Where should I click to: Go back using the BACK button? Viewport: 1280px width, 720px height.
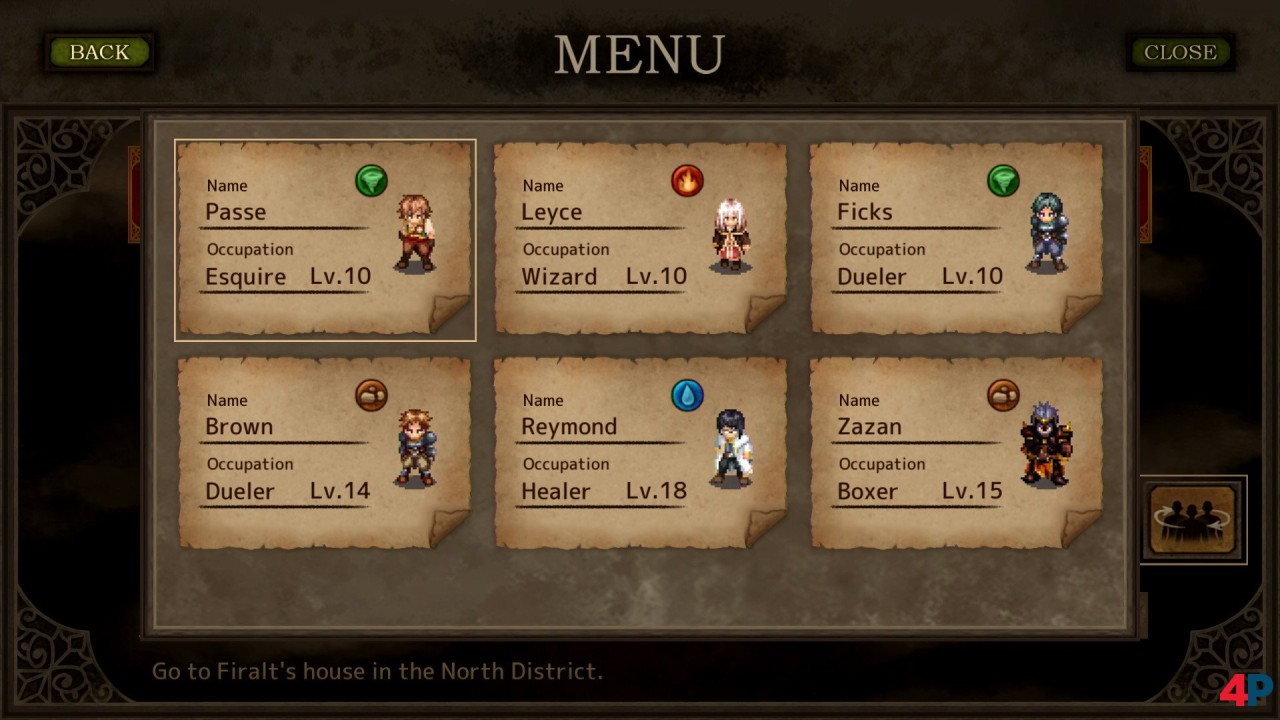click(99, 52)
